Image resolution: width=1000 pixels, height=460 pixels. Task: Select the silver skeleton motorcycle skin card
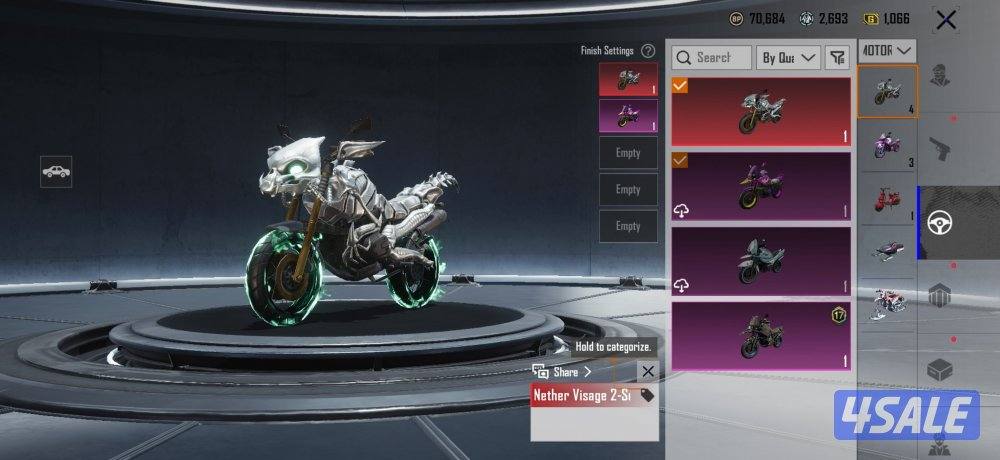pyautogui.click(x=761, y=112)
